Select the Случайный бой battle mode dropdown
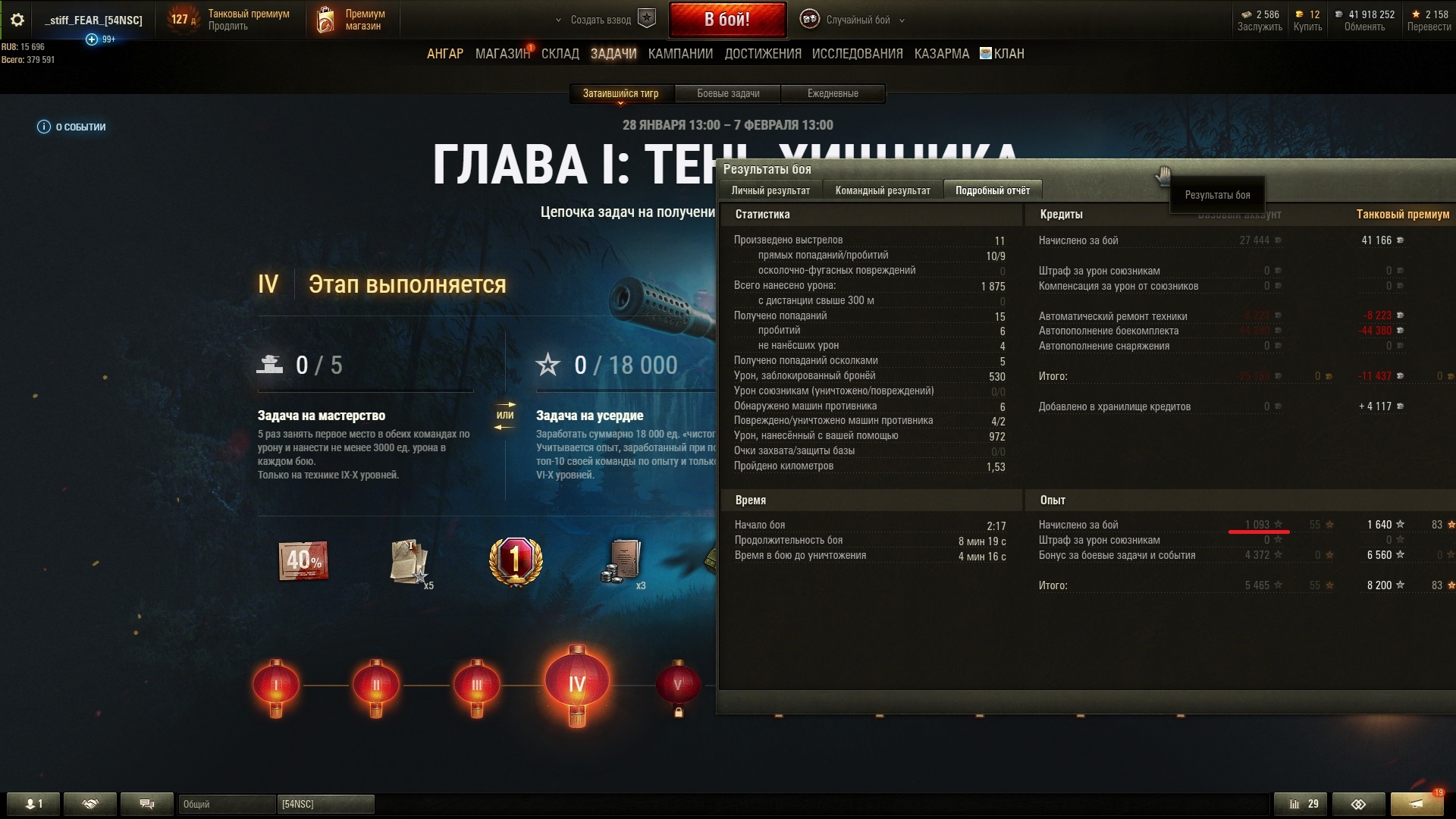The height and width of the screenshot is (819, 1456). coord(857,20)
